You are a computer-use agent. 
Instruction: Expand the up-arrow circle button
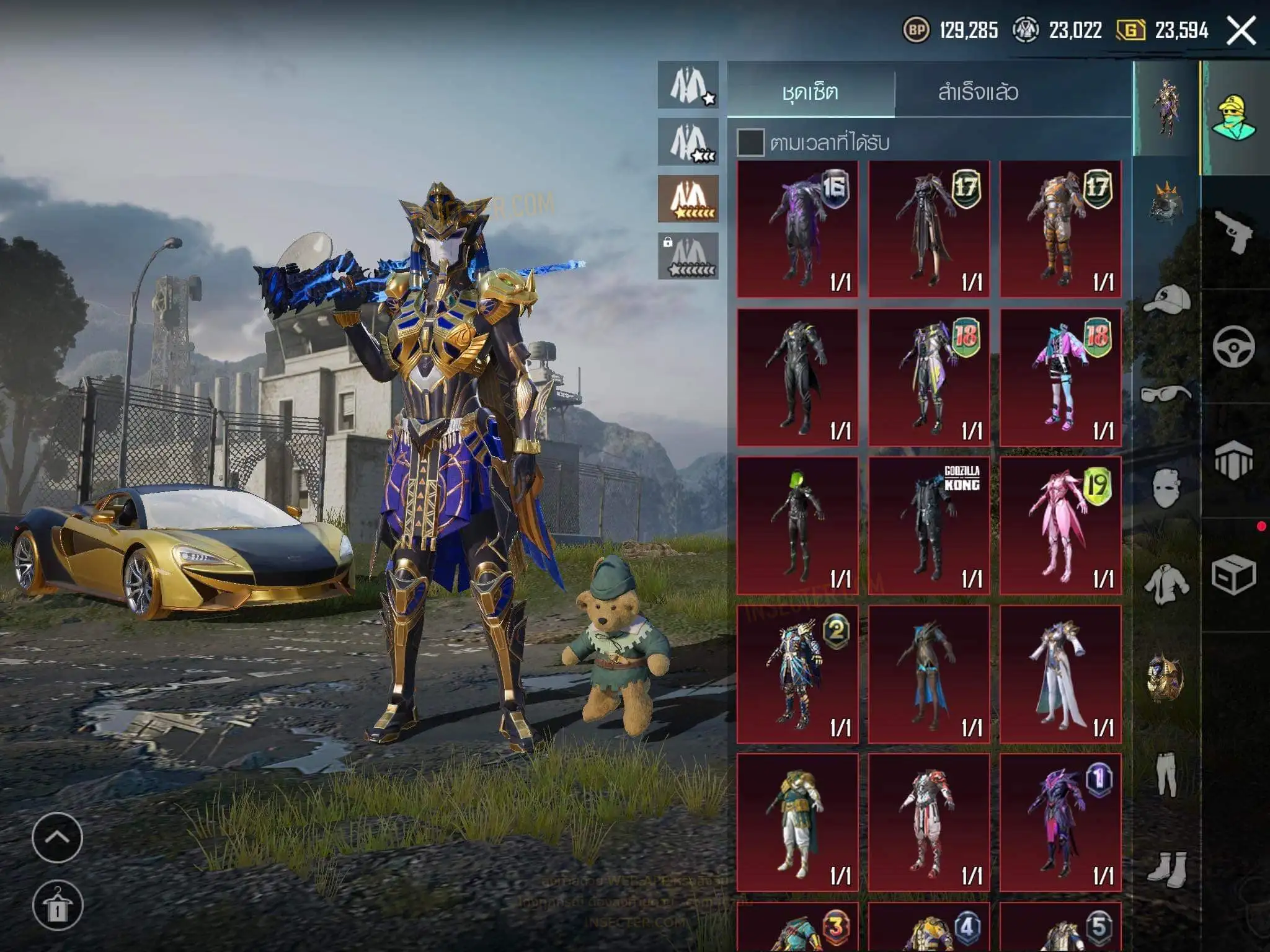pos(57,837)
